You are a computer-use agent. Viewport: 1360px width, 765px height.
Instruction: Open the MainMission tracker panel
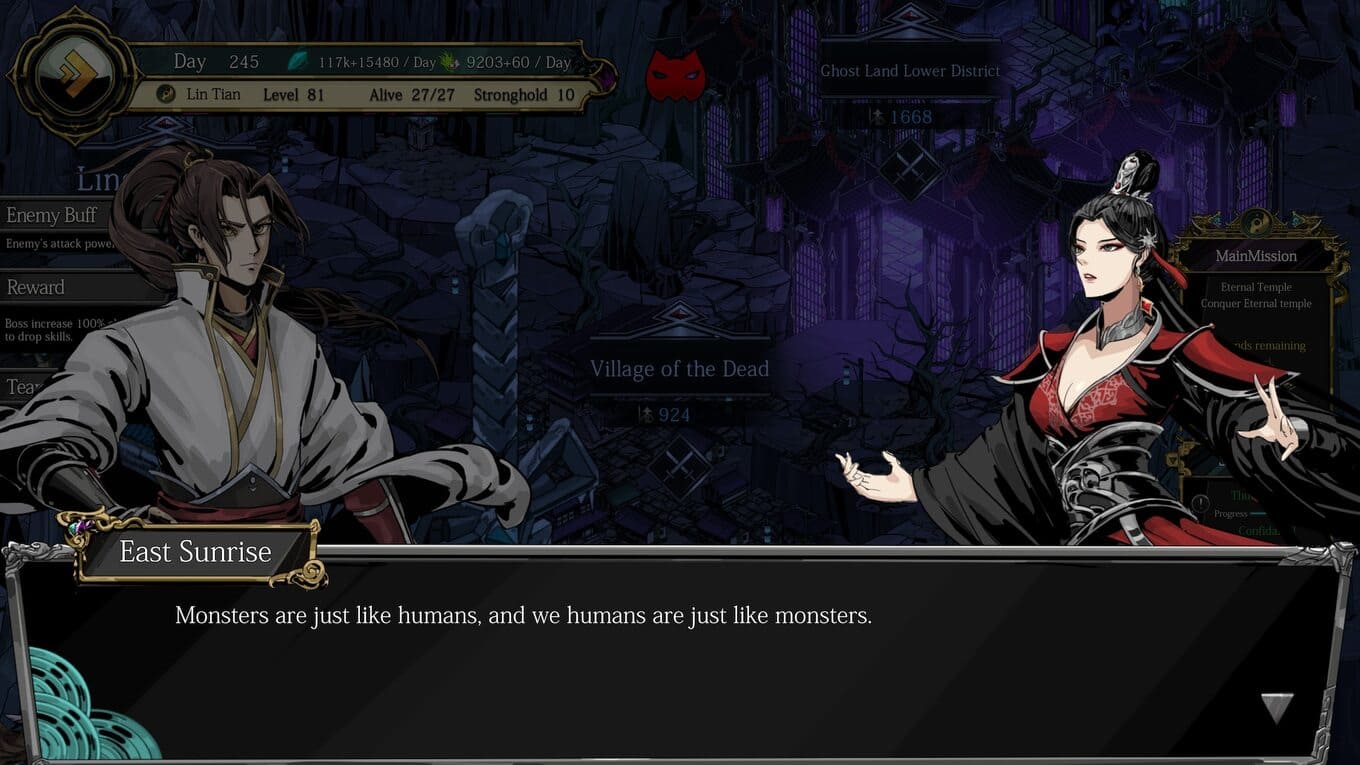1256,256
